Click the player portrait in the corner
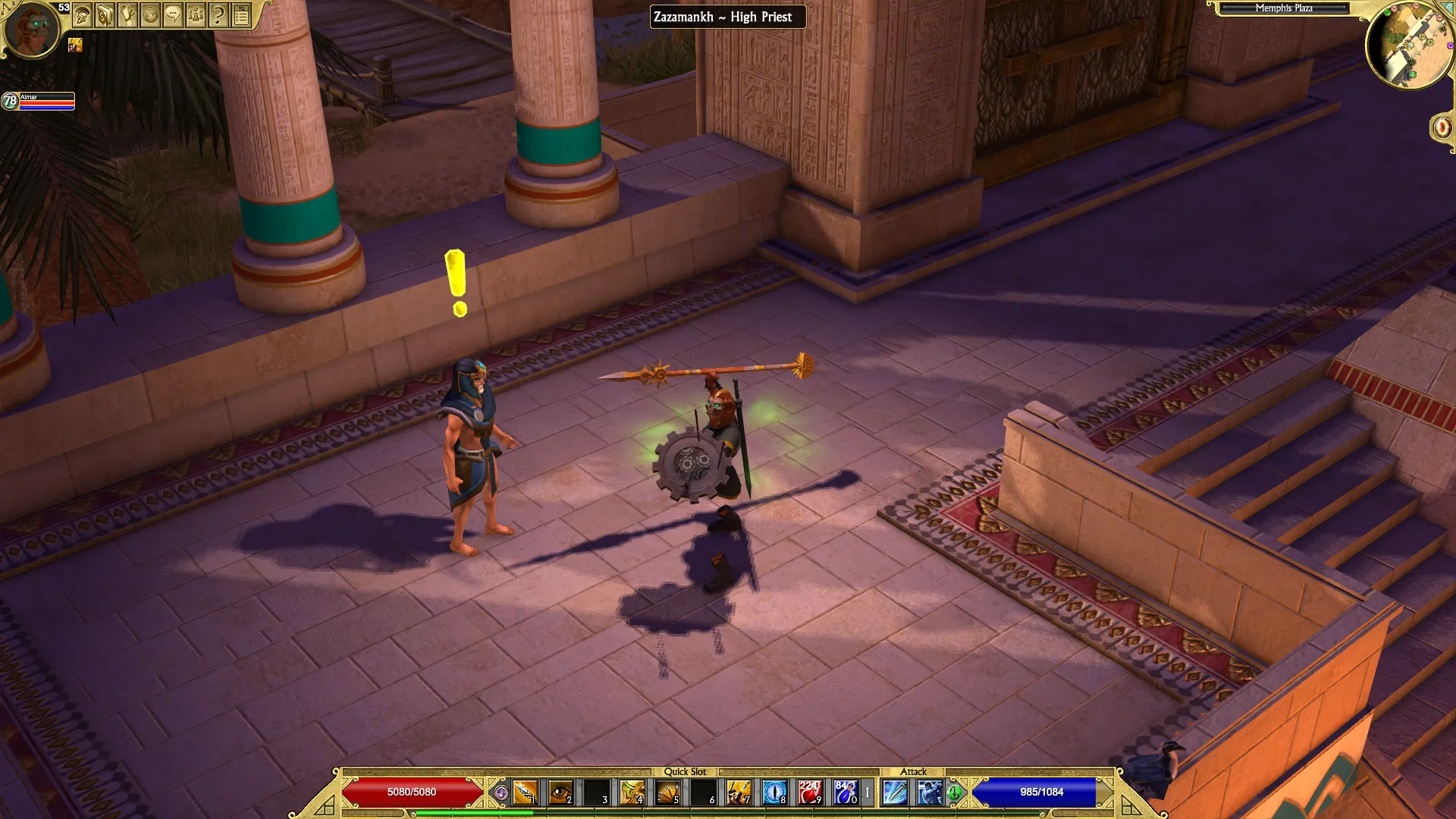This screenshot has width=1456, height=819. 32,29
